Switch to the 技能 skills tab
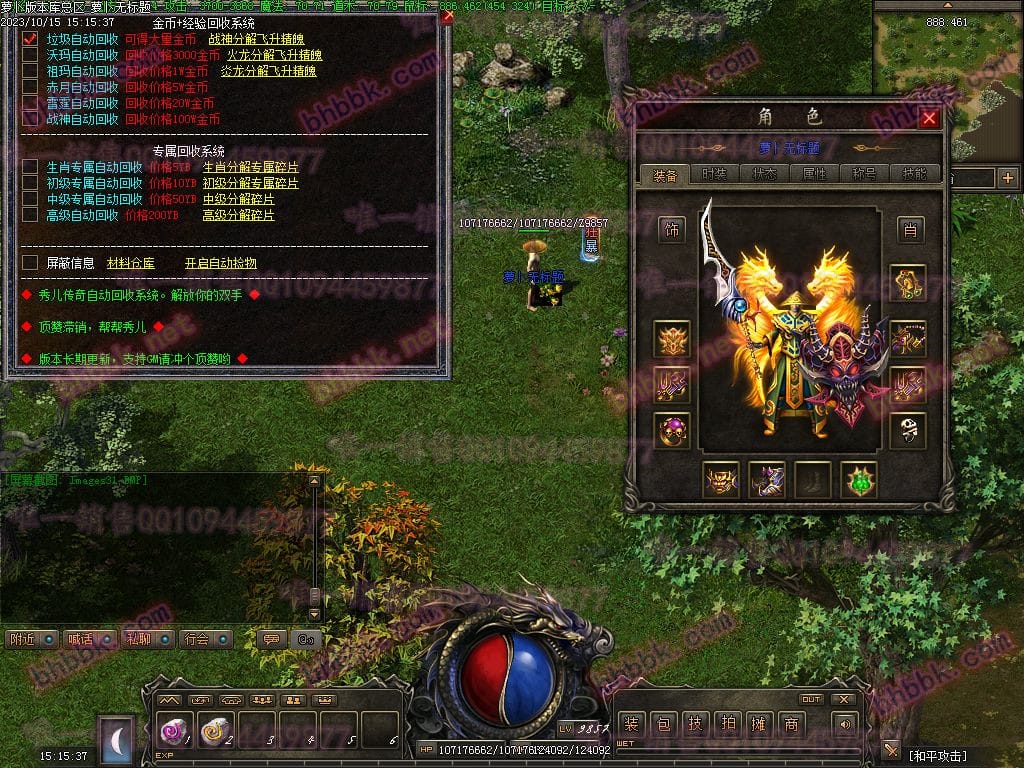 click(x=914, y=174)
